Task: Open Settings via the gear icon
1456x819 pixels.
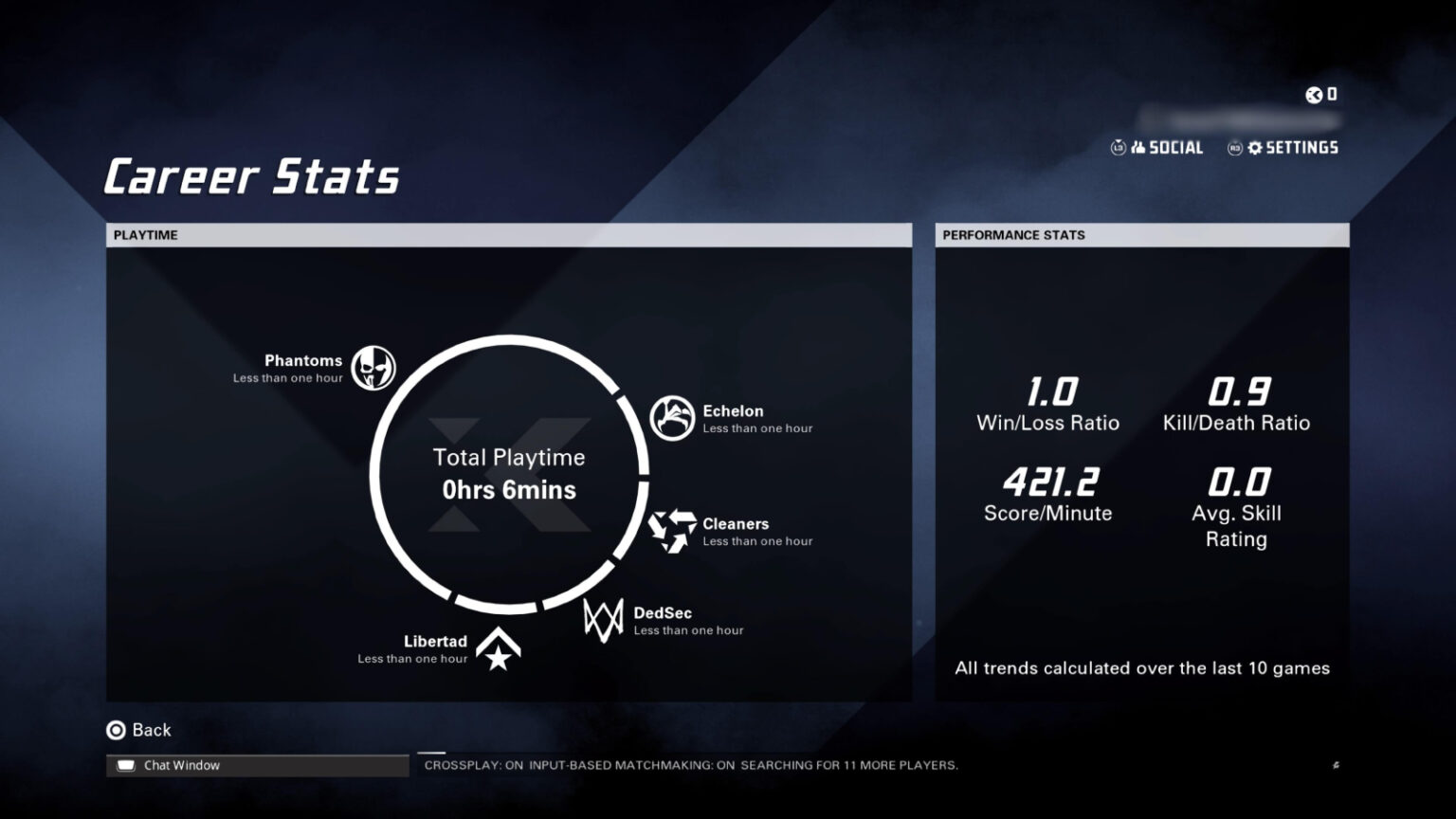Action: tap(1256, 148)
